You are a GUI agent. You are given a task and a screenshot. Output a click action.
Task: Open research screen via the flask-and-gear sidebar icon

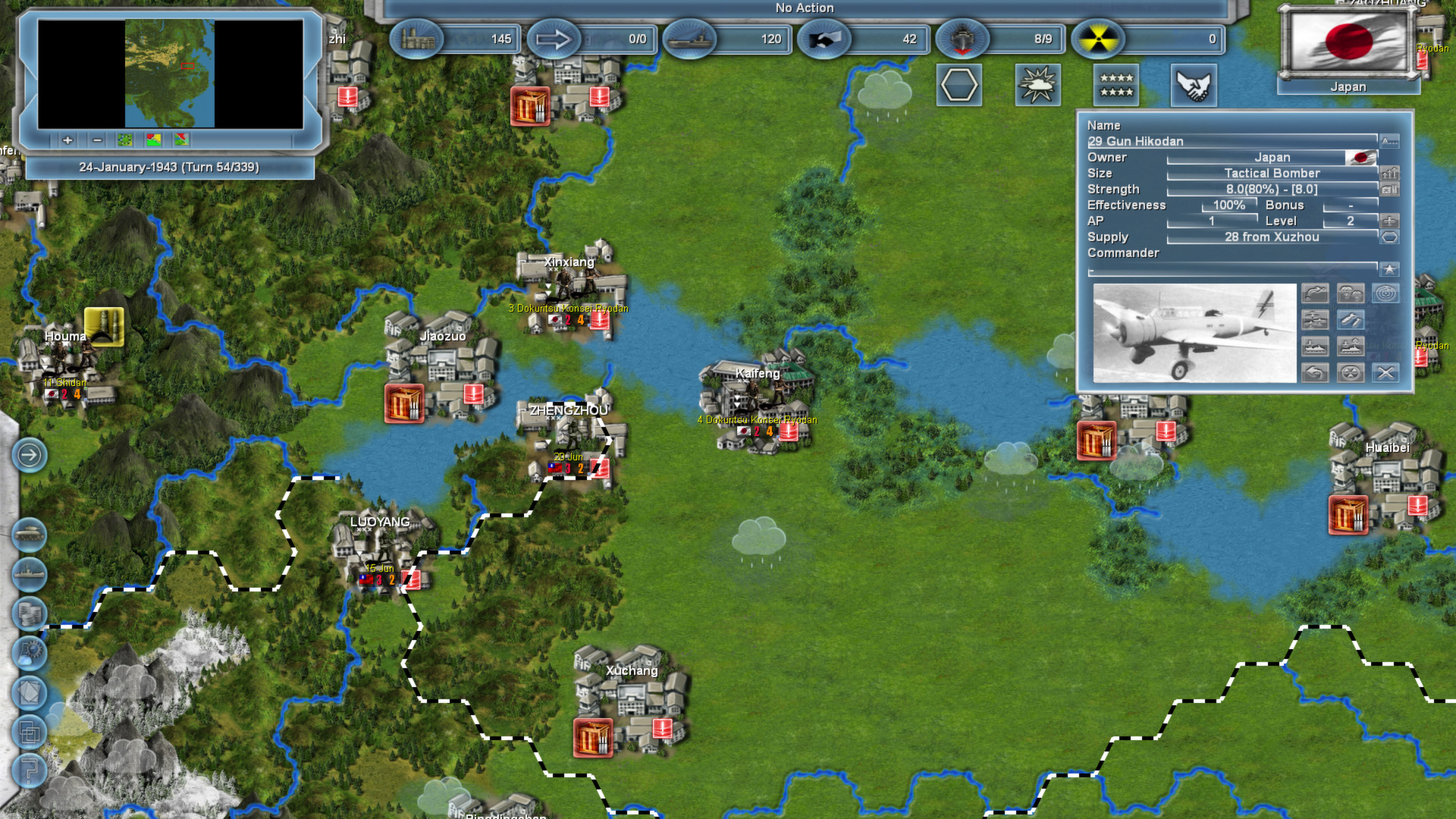tap(30, 652)
